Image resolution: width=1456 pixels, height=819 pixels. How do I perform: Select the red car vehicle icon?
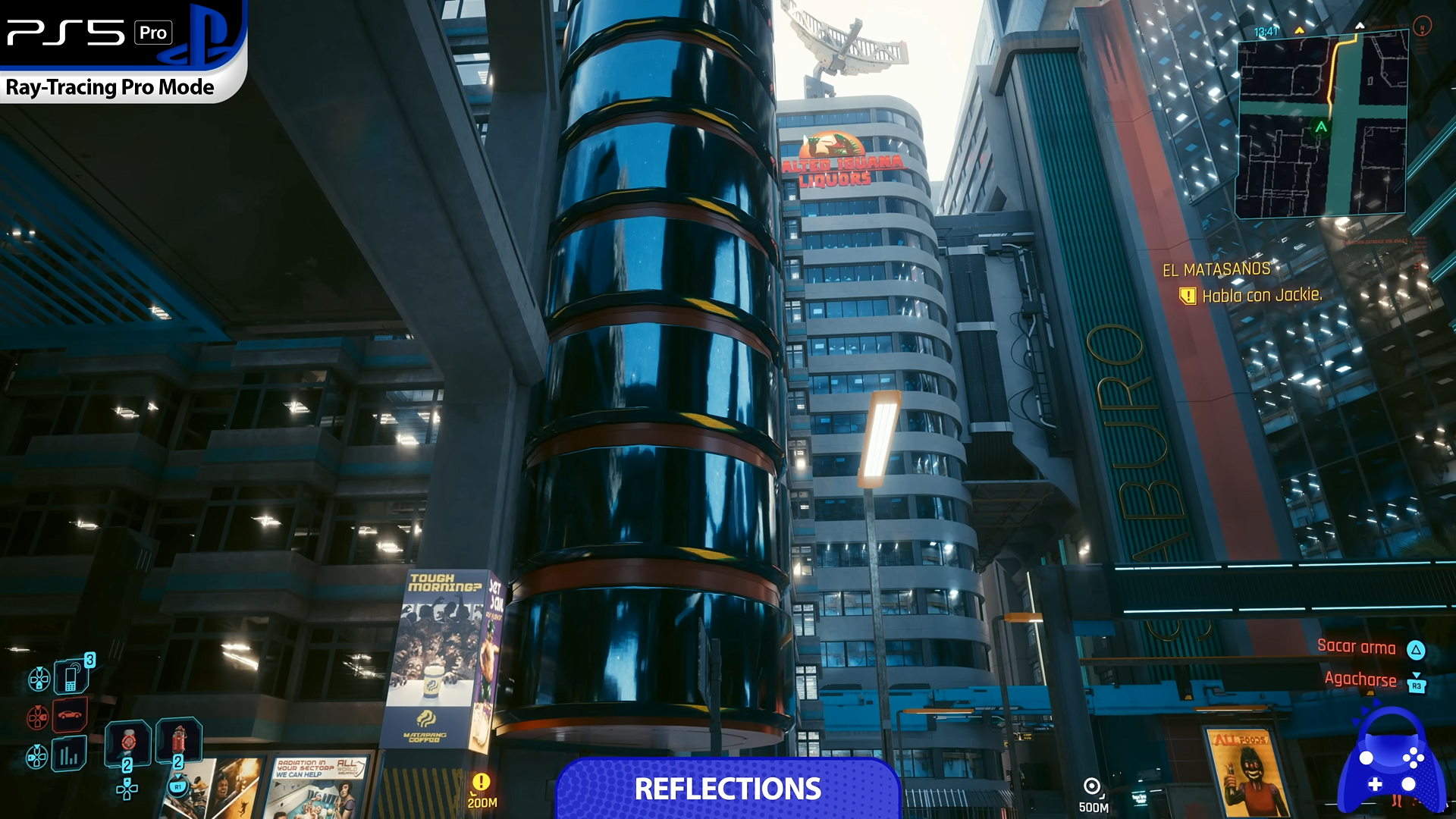pyautogui.click(x=70, y=714)
